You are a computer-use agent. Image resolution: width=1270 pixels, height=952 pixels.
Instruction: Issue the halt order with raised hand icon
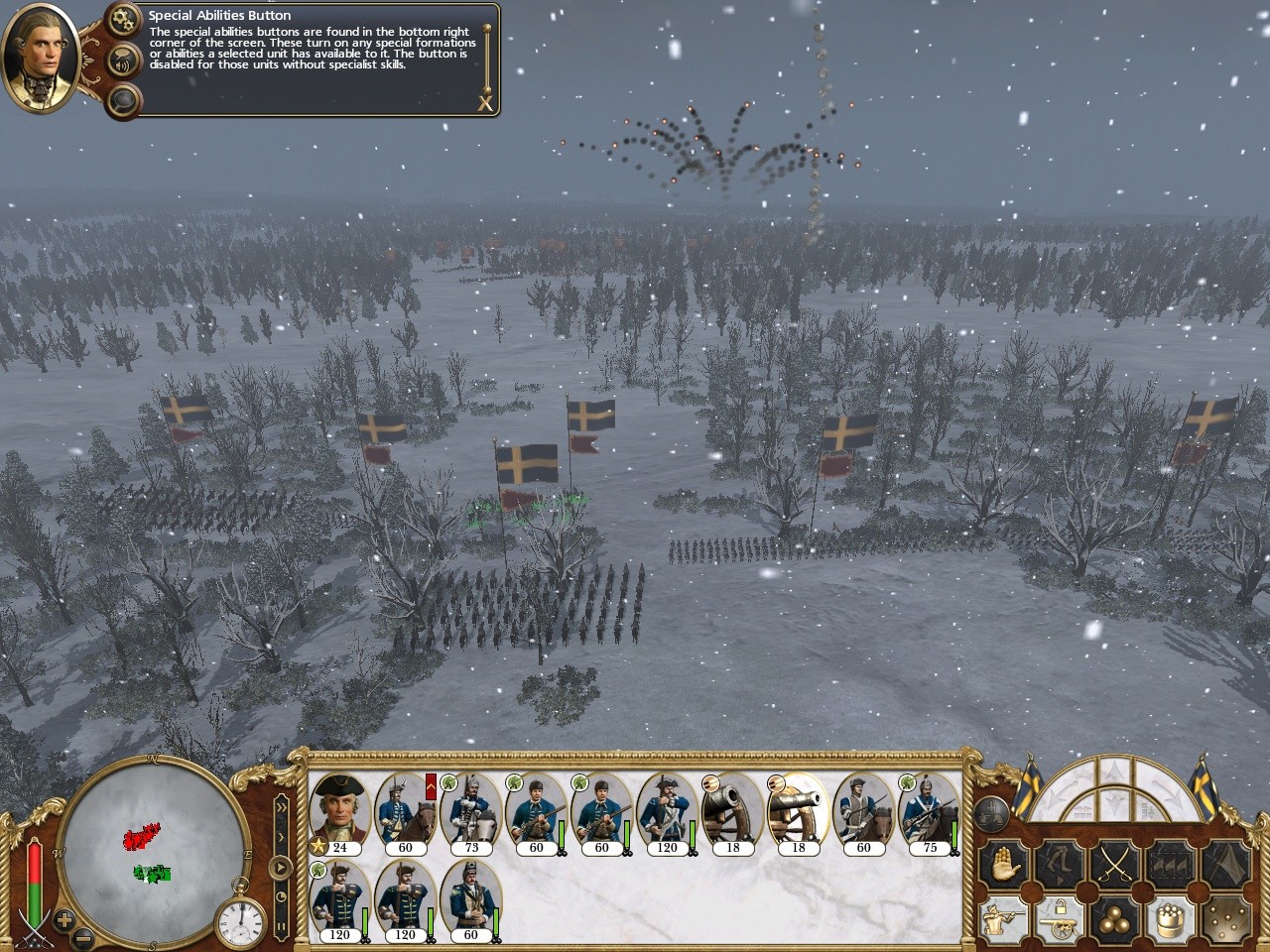1001,865
